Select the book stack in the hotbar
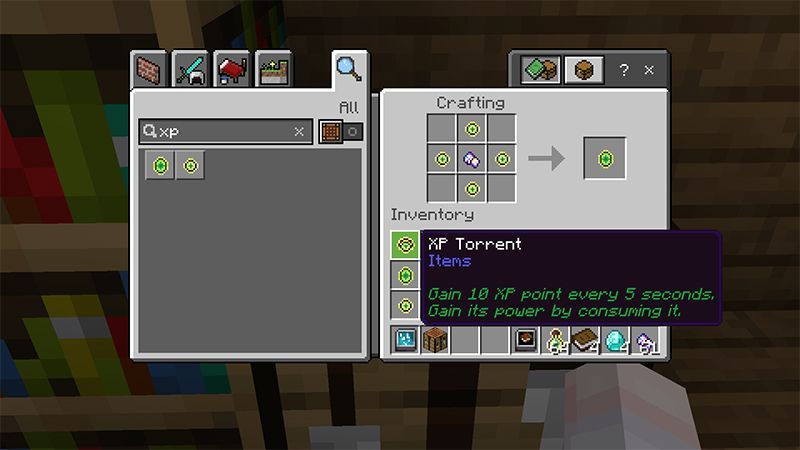This screenshot has height=450, width=800. pos(586,340)
